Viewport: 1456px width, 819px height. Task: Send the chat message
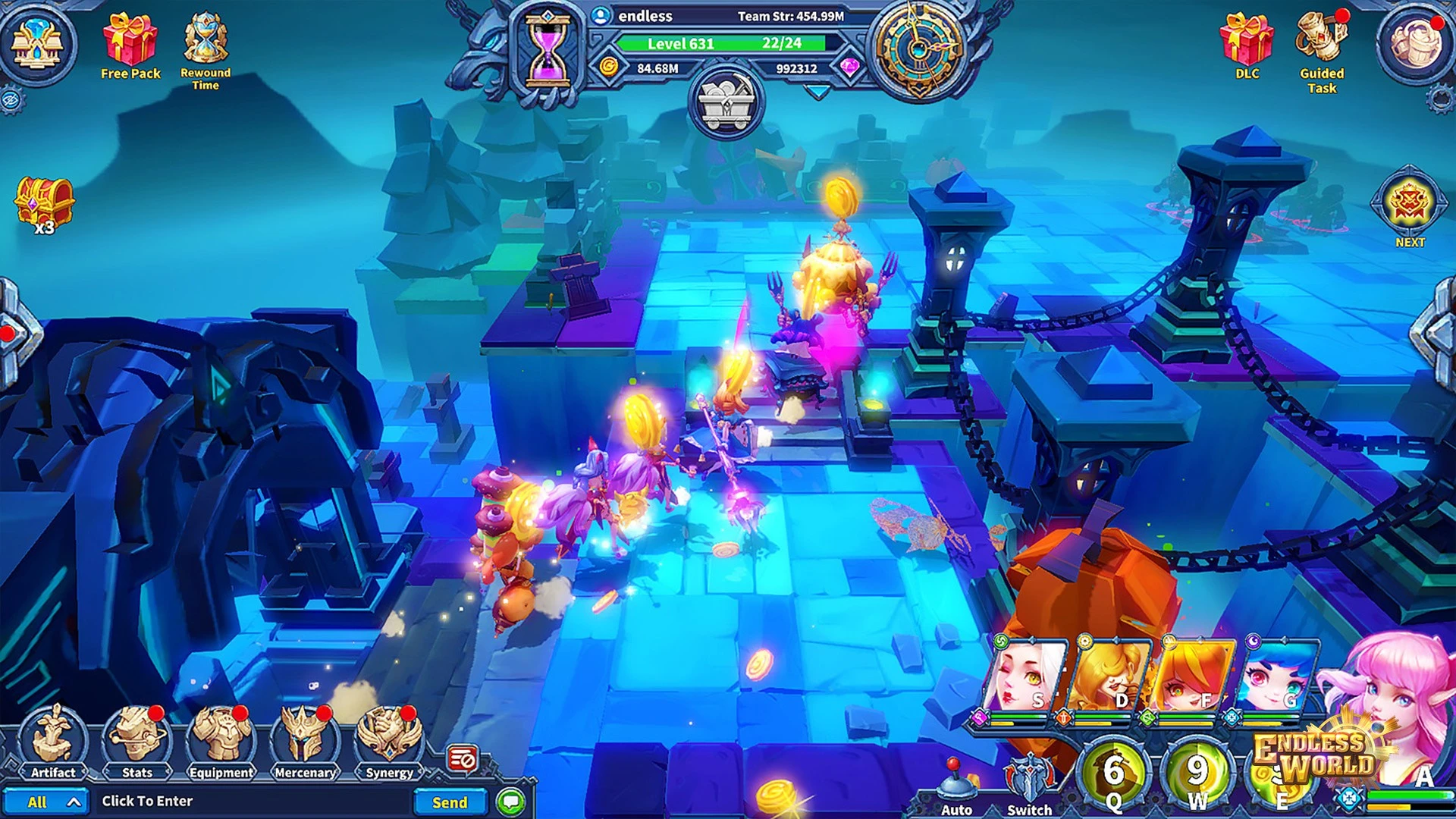(450, 802)
